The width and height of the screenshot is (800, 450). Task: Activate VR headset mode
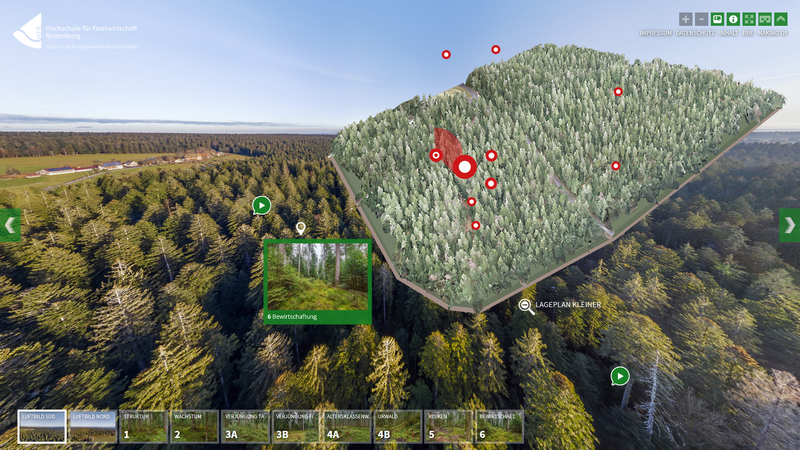(x=765, y=19)
